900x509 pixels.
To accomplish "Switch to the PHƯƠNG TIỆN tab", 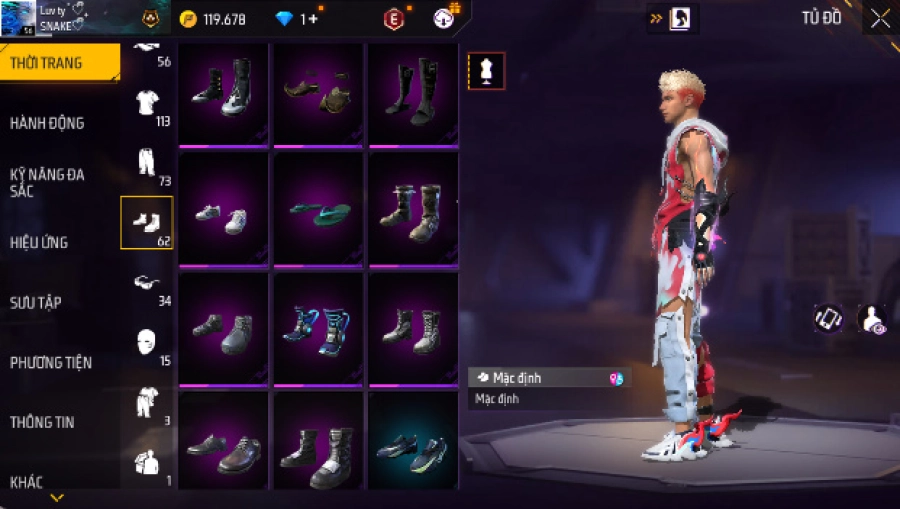I will (48, 362).
